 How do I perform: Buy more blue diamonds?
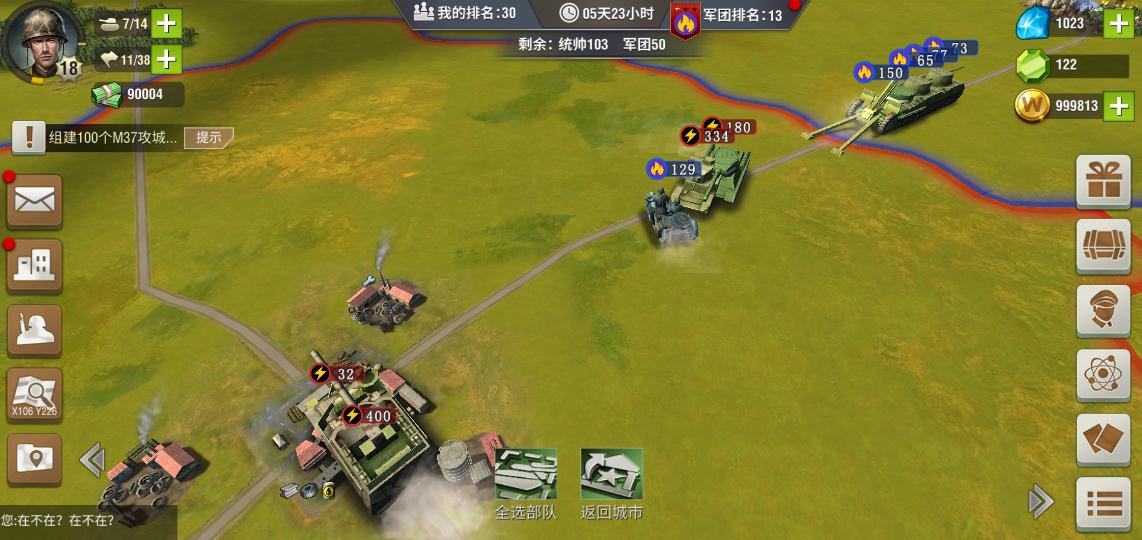click(x=1118, y=23)
